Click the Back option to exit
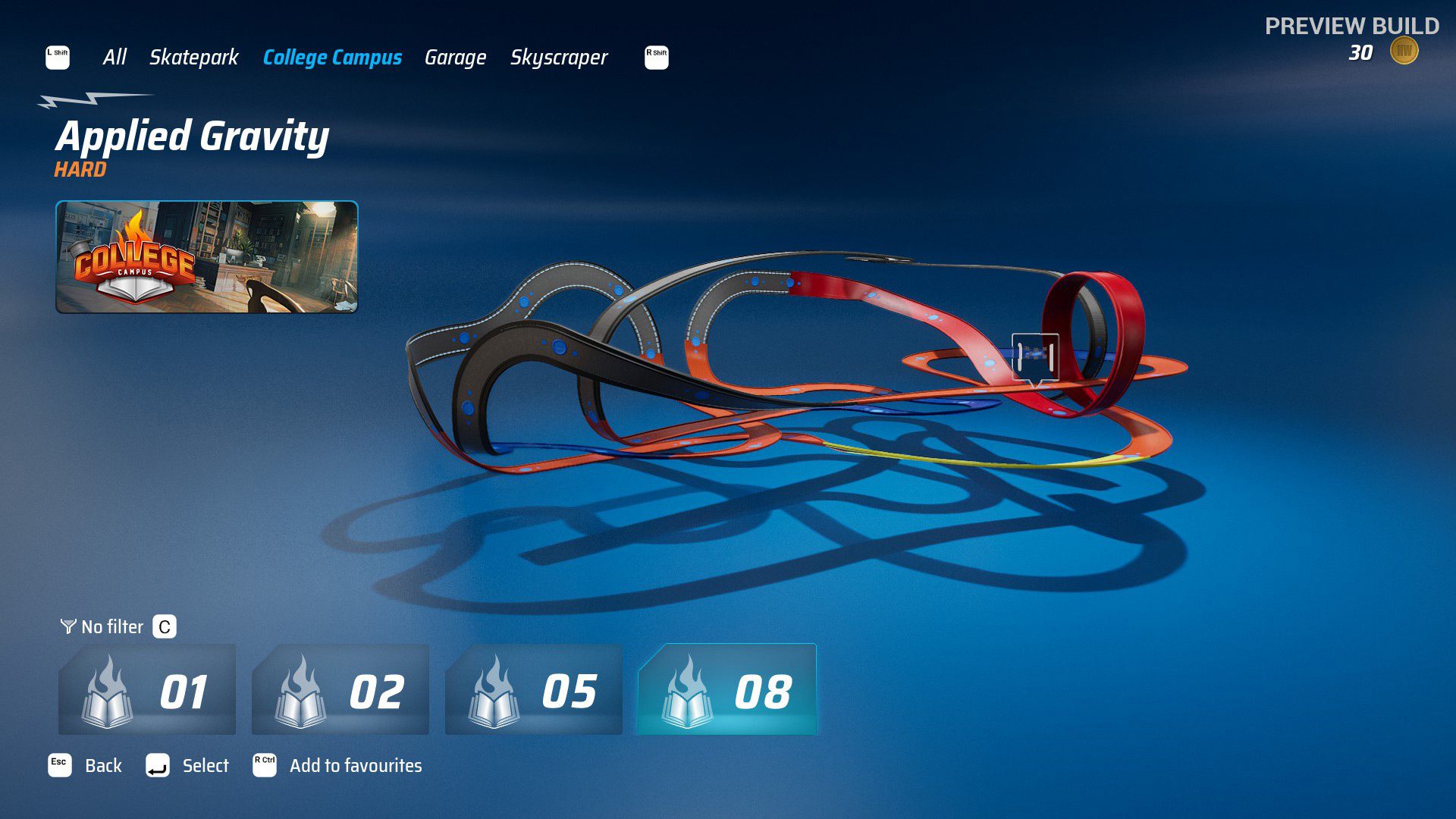The image size is (1456, 819). tap(102, 766)
